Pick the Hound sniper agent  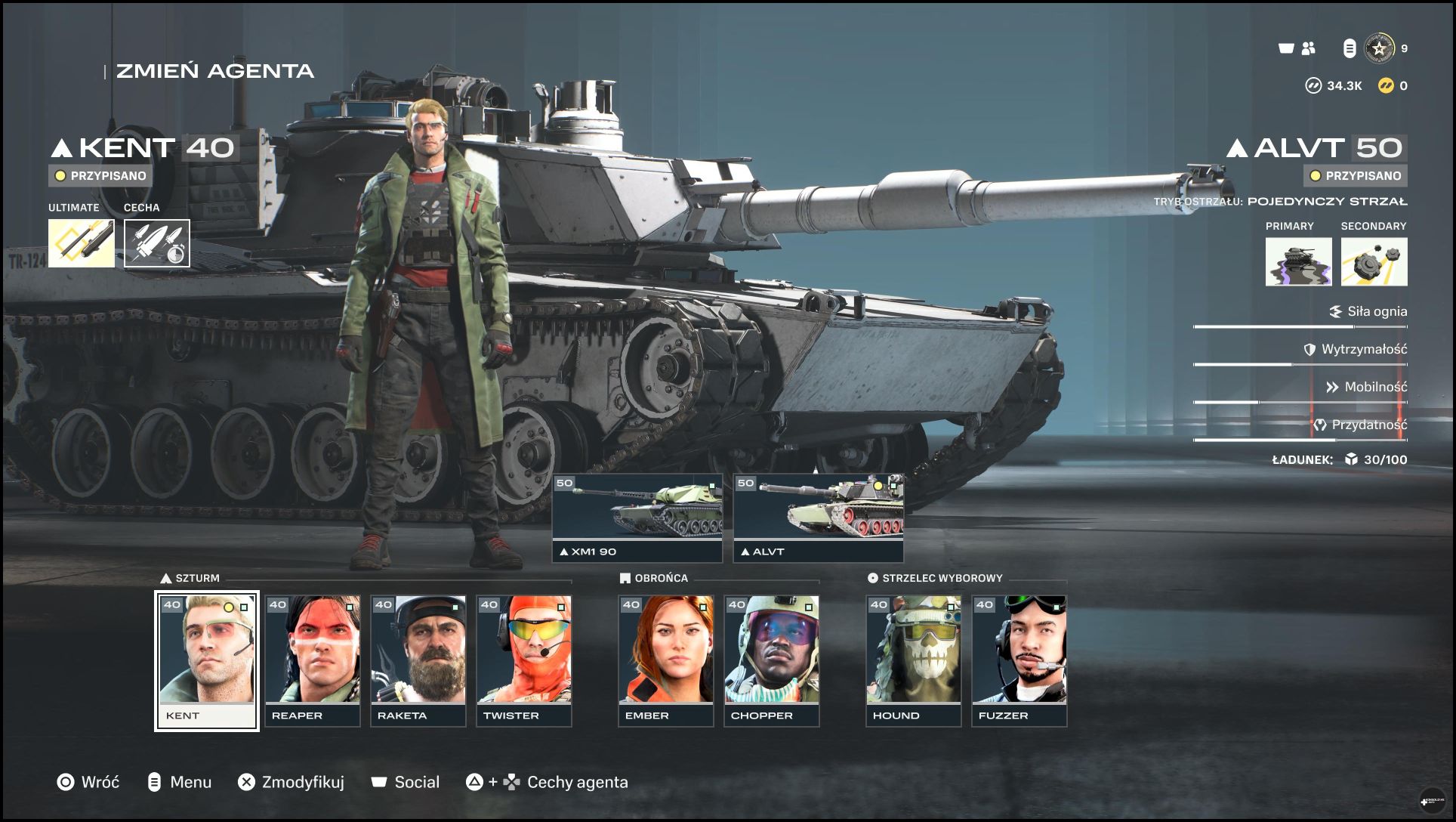click(x=914, y=660)
